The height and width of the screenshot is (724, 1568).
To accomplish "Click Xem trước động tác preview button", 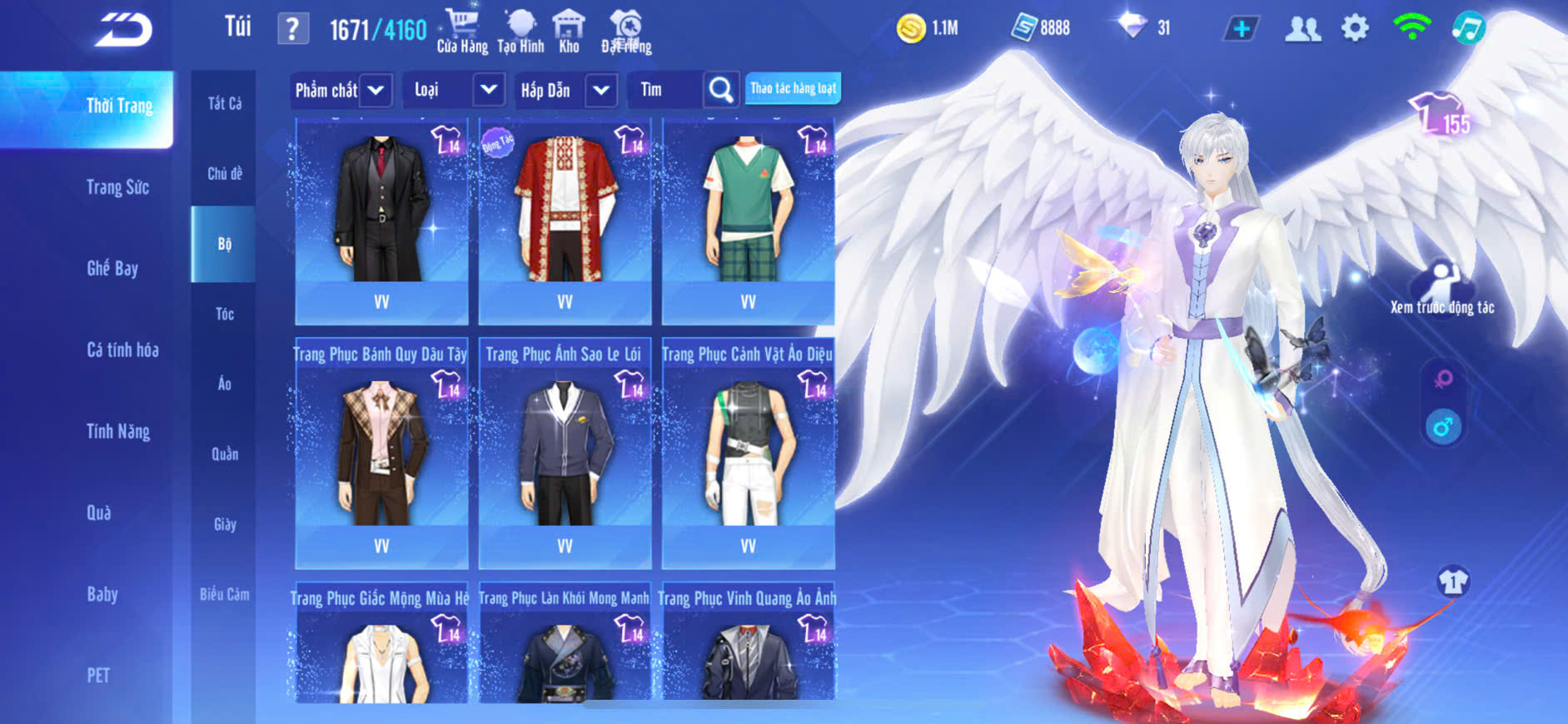I will [1441, 287].
